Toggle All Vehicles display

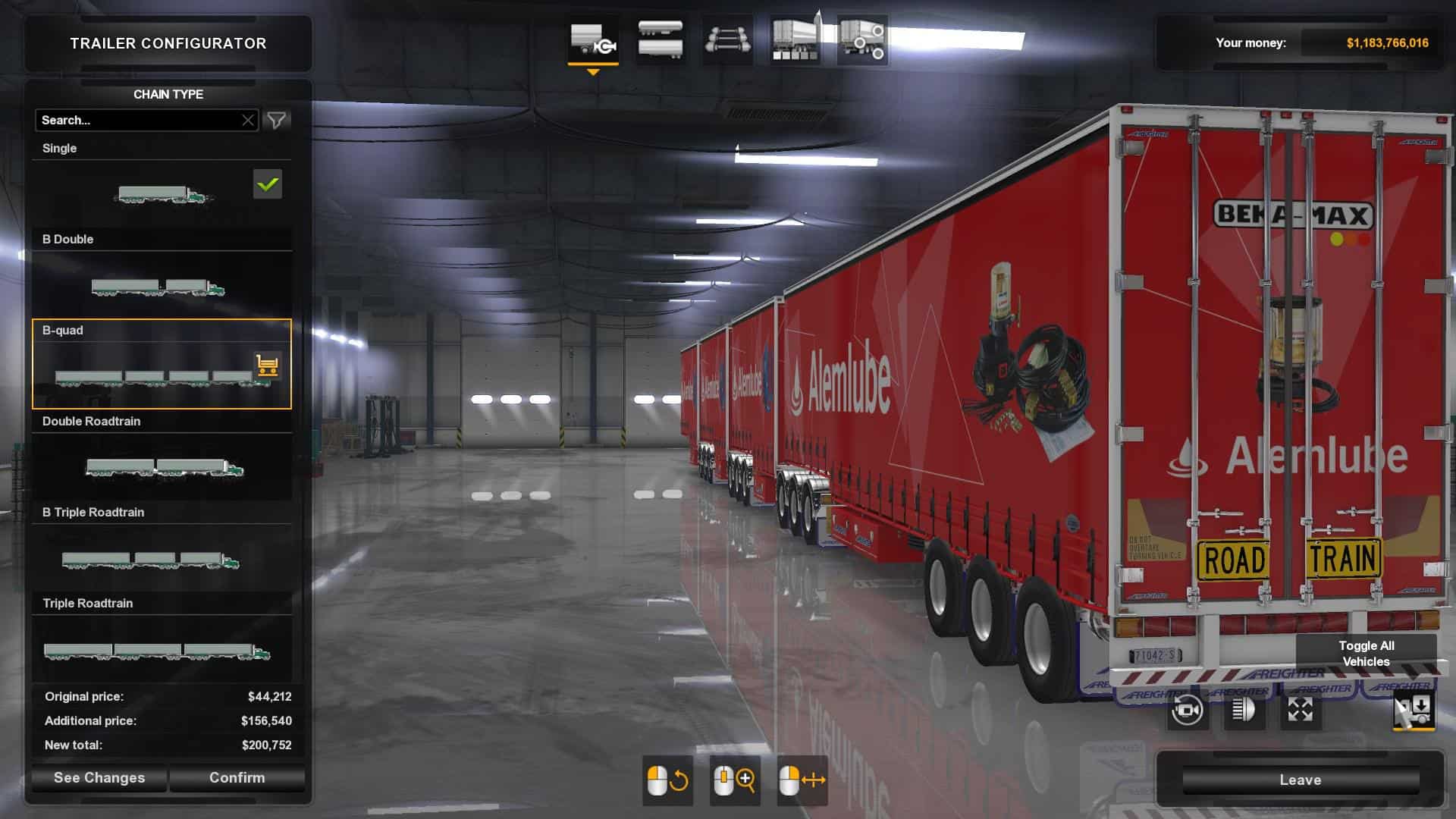[x=1366, y=653]
